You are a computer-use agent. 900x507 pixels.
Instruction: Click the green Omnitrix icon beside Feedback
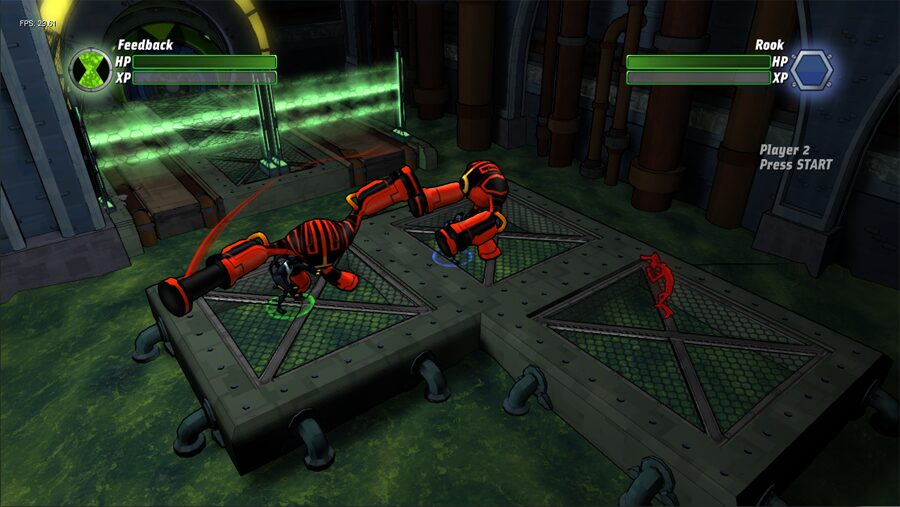[92, 70]
